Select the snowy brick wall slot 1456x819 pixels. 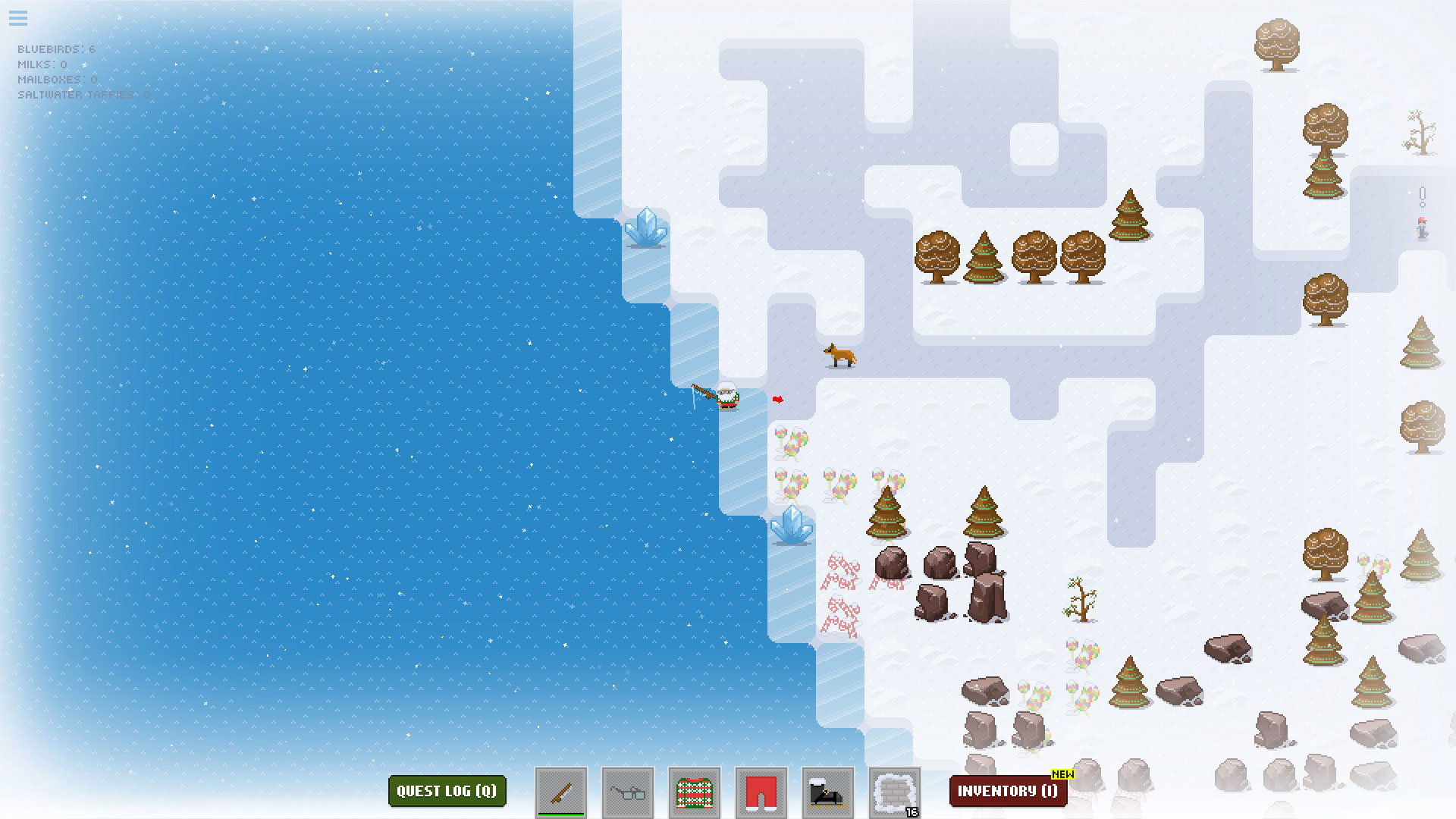tap(894, 792)
